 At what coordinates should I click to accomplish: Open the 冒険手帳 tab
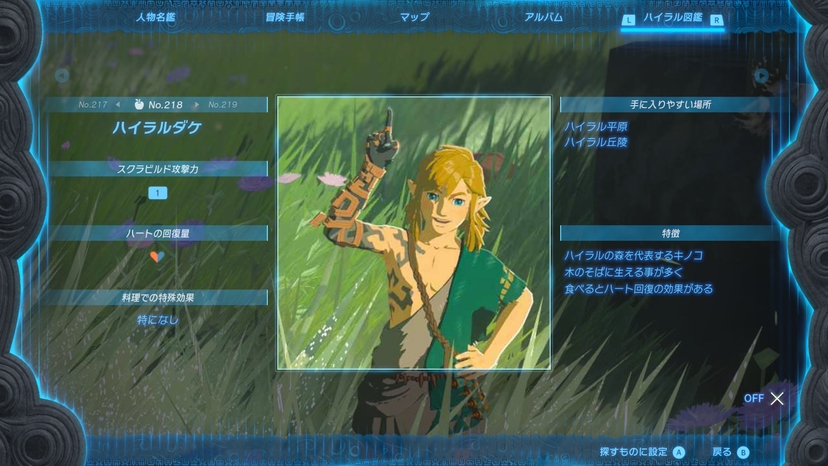pos(285,17)
